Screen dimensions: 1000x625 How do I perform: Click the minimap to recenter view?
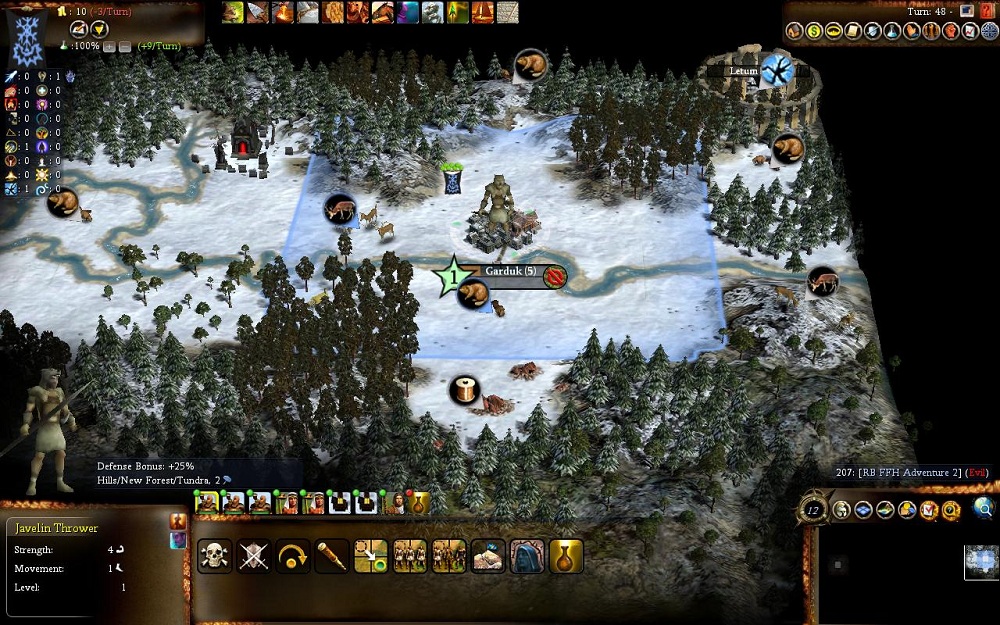[x=982, y=560]
